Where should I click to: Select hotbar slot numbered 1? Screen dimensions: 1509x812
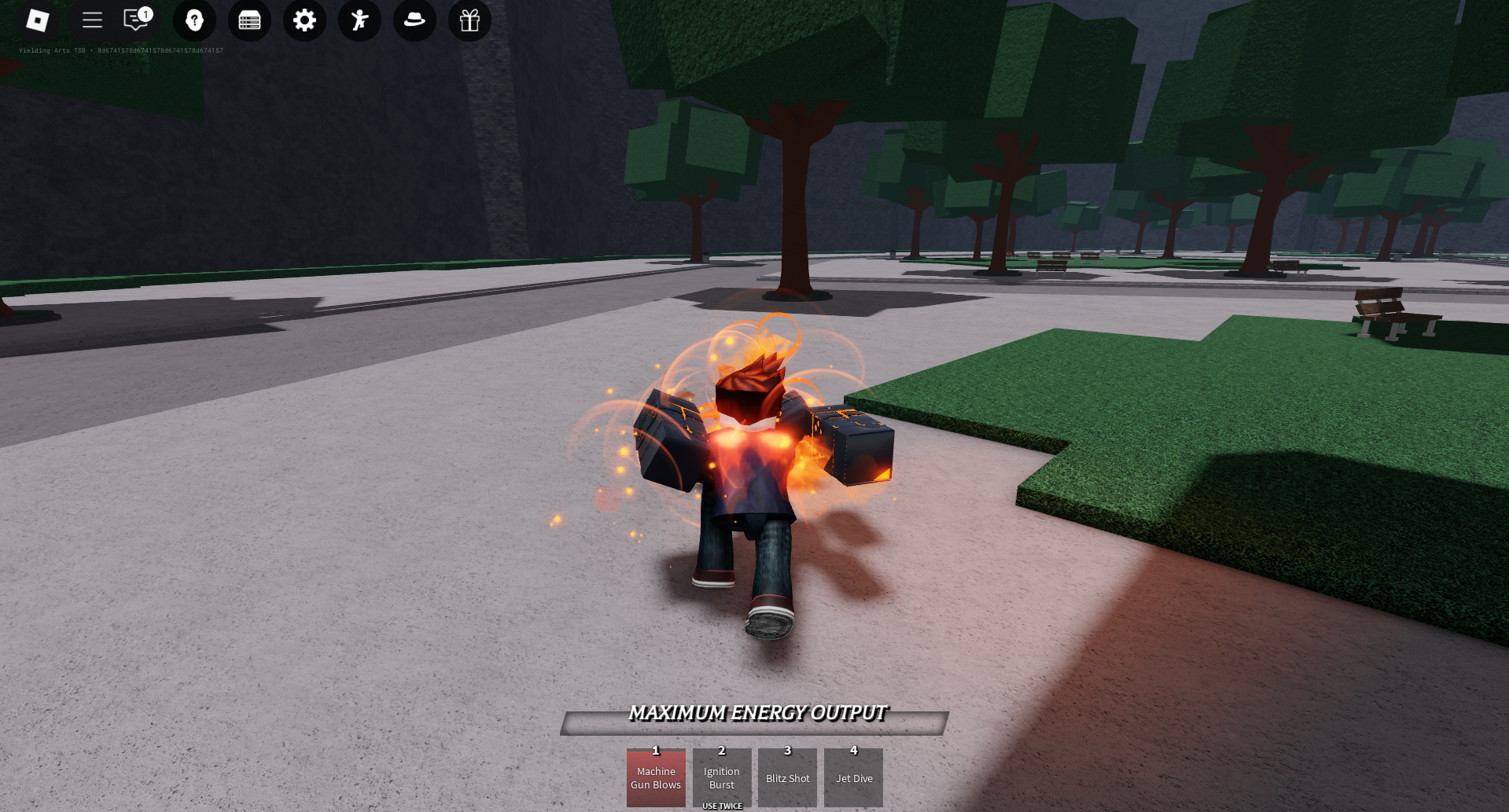tap(656, 751)
